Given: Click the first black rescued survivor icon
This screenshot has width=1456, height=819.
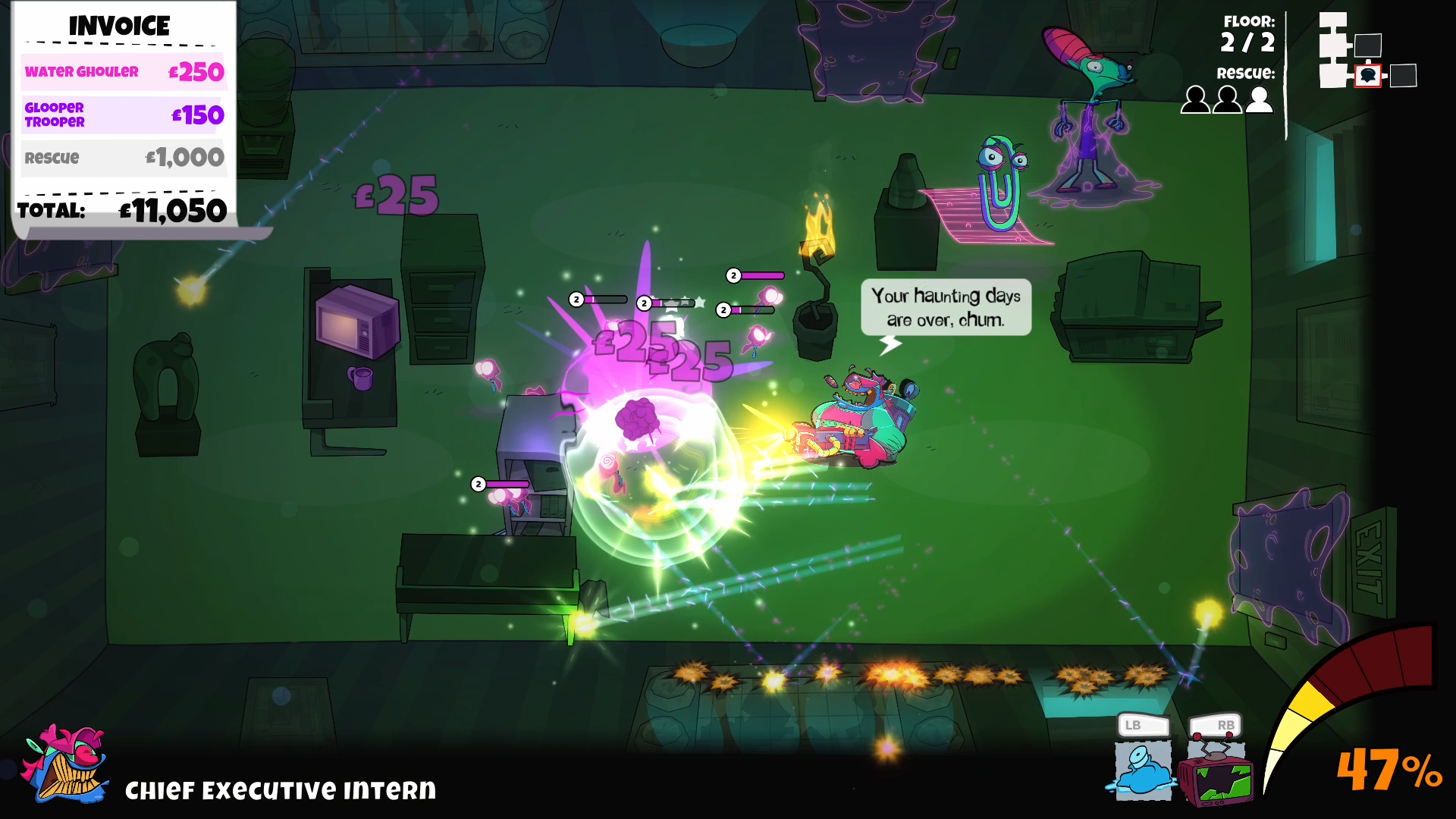Looking at the screenshot, I should [x=1196, y=99].
